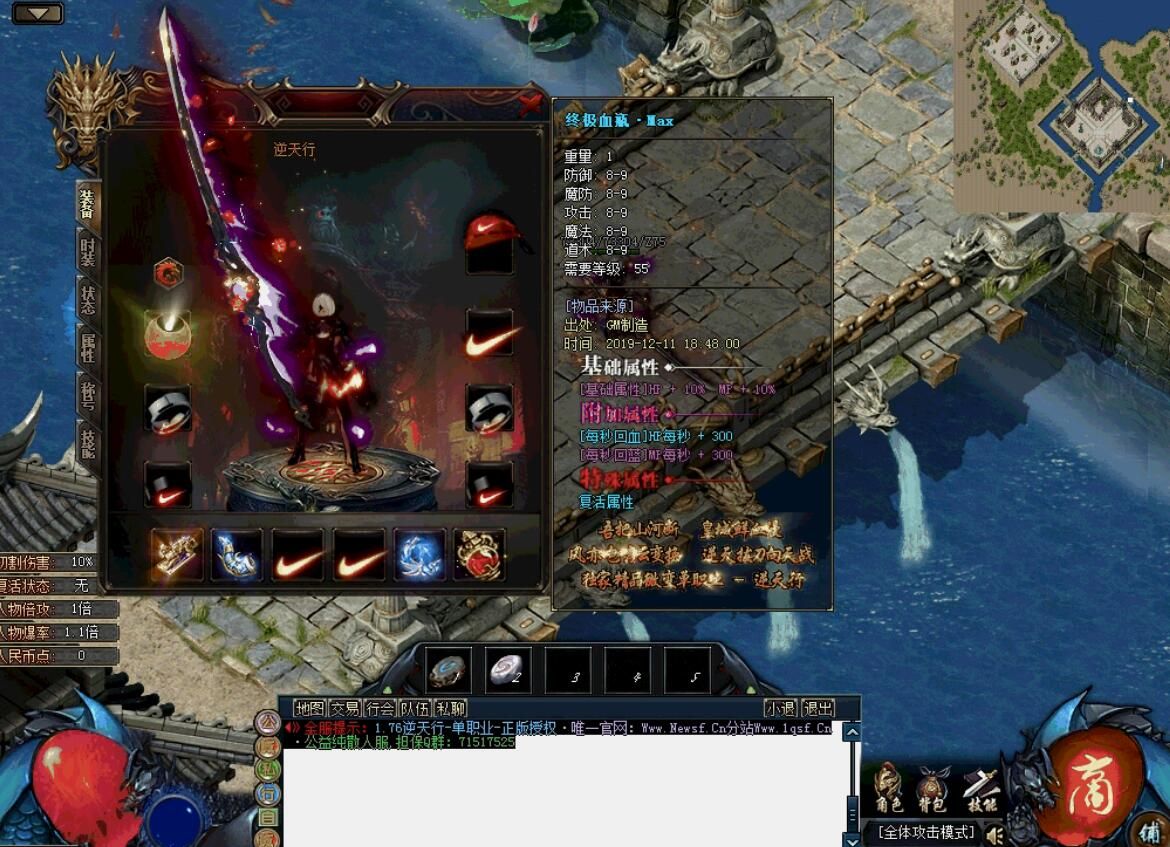Open the 状态 status tab
Screen dimensions: 1170x847
pos(89,299)
